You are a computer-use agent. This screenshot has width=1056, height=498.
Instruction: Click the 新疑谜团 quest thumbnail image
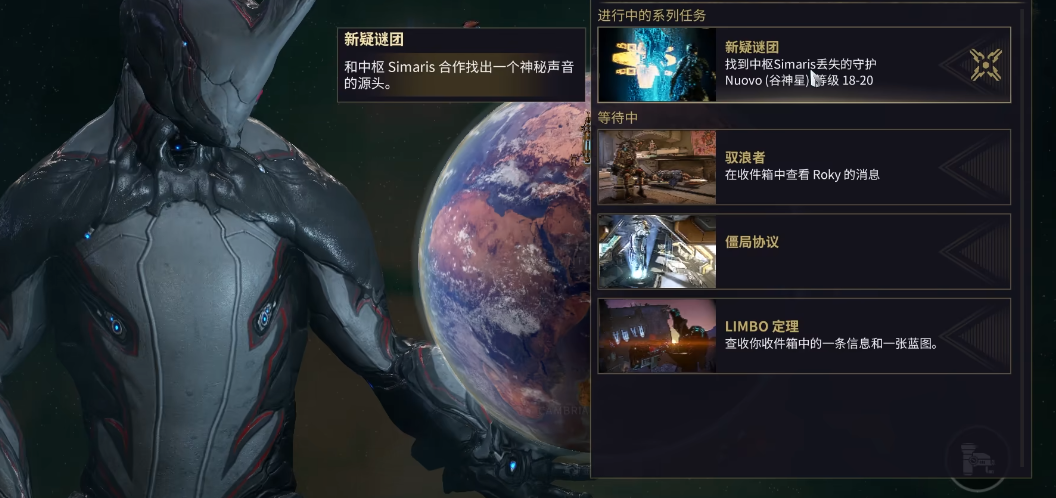(x=658, y=64)
